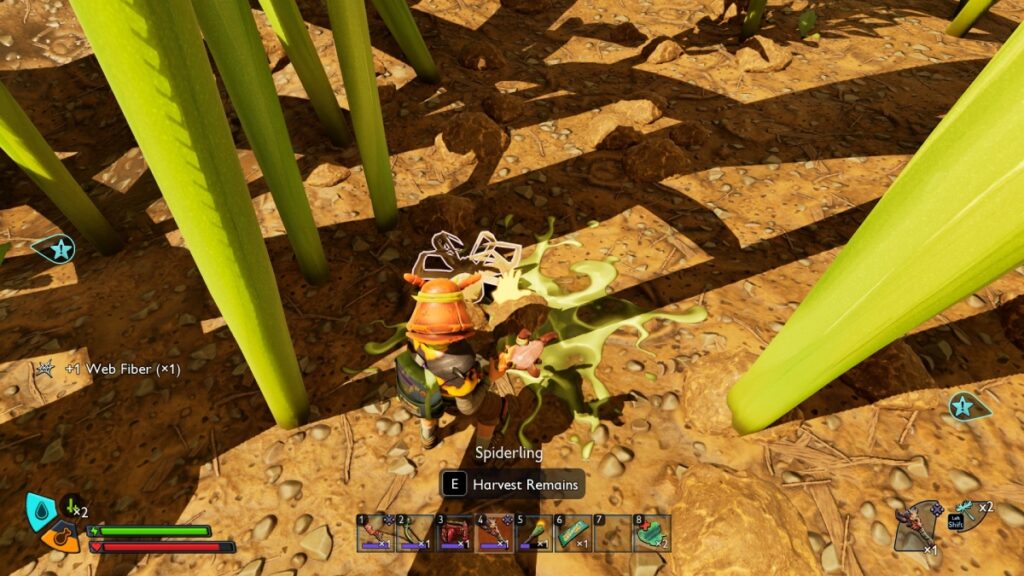
Task: Choose the red item in hotbar slot 3
Action: [x=455, y=533]
